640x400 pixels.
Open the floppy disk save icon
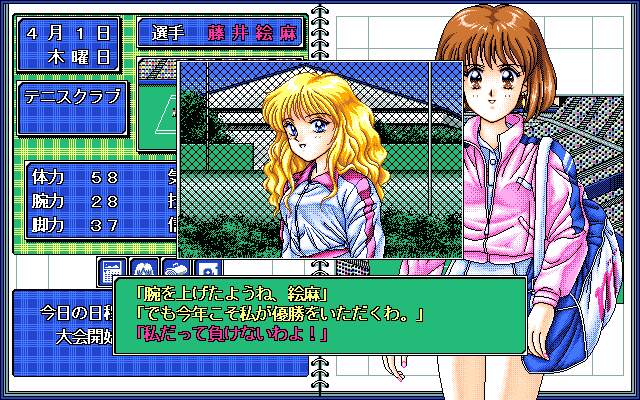coord(207,271)
